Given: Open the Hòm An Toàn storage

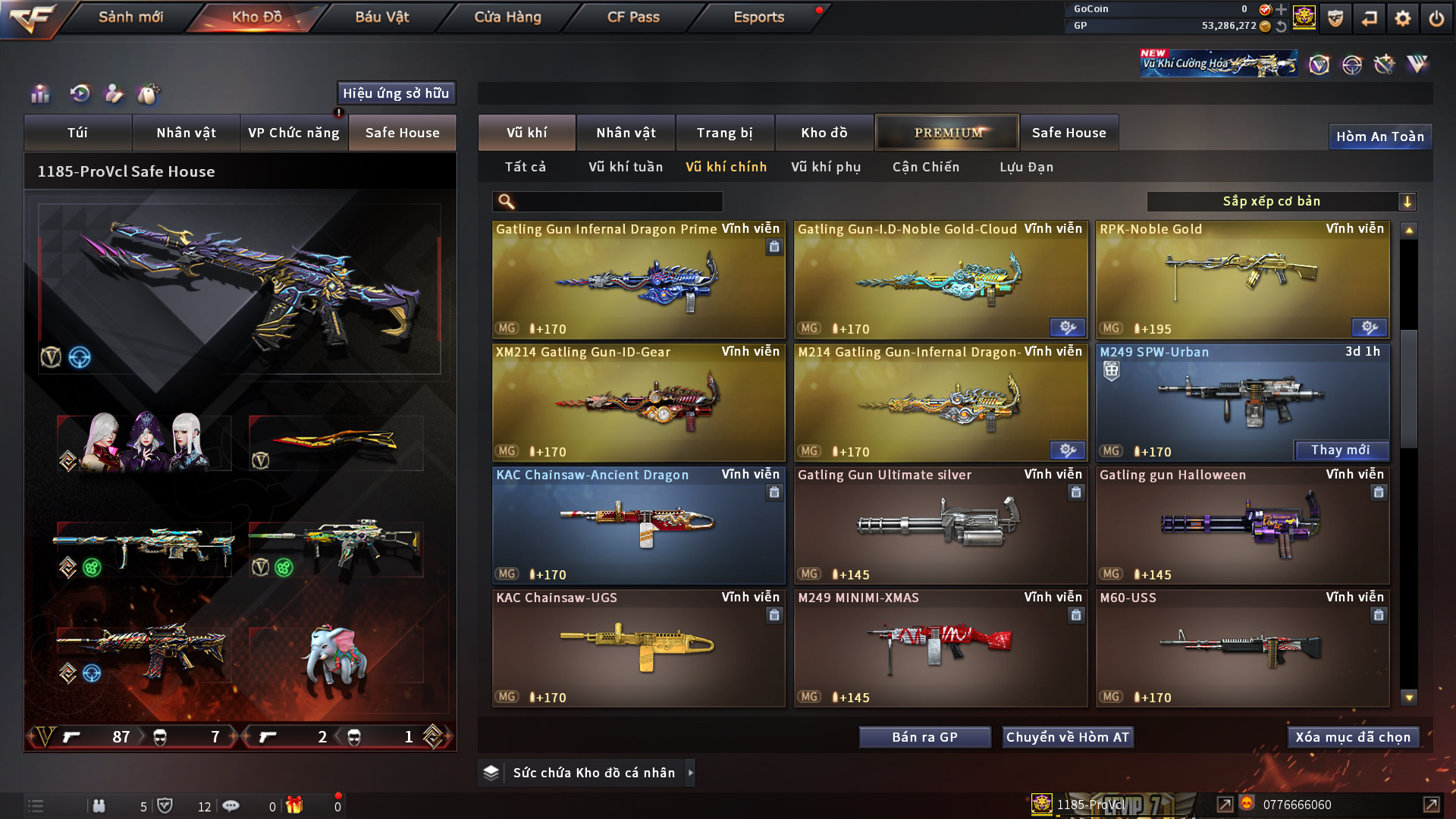Looking at the screenshot, I should click(1379, 136).
